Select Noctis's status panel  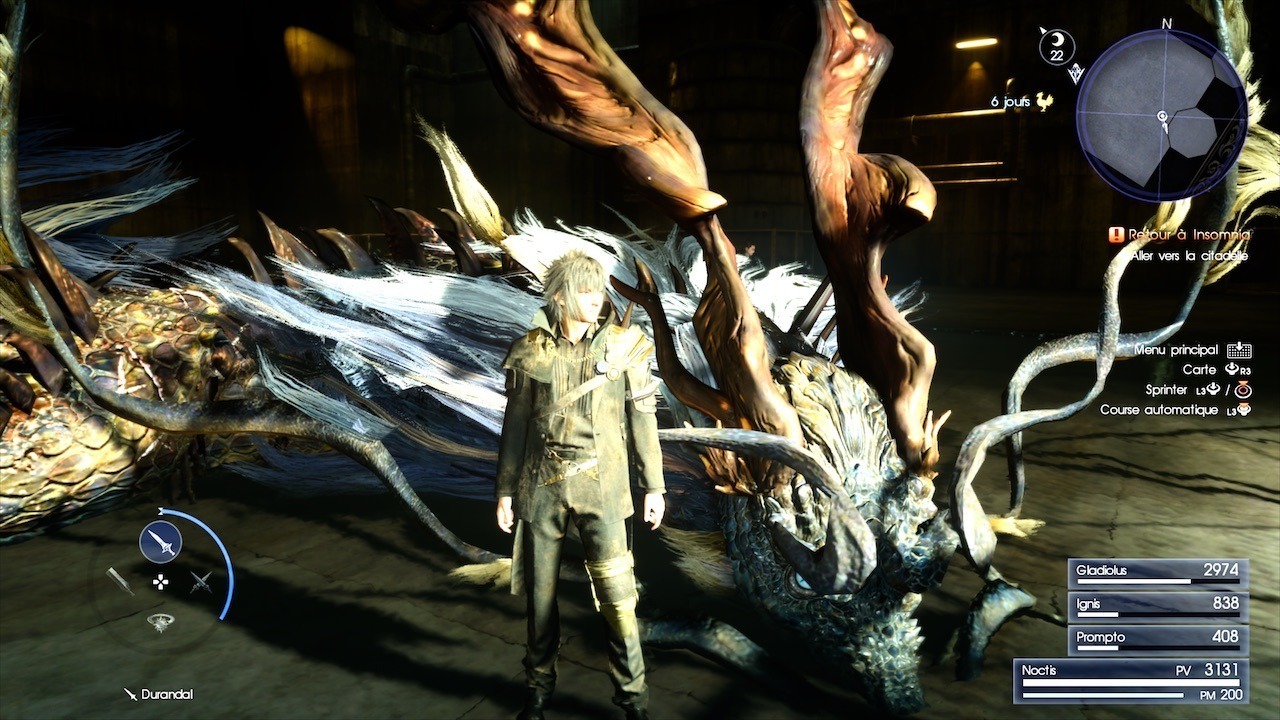[x=1130, y=680]
